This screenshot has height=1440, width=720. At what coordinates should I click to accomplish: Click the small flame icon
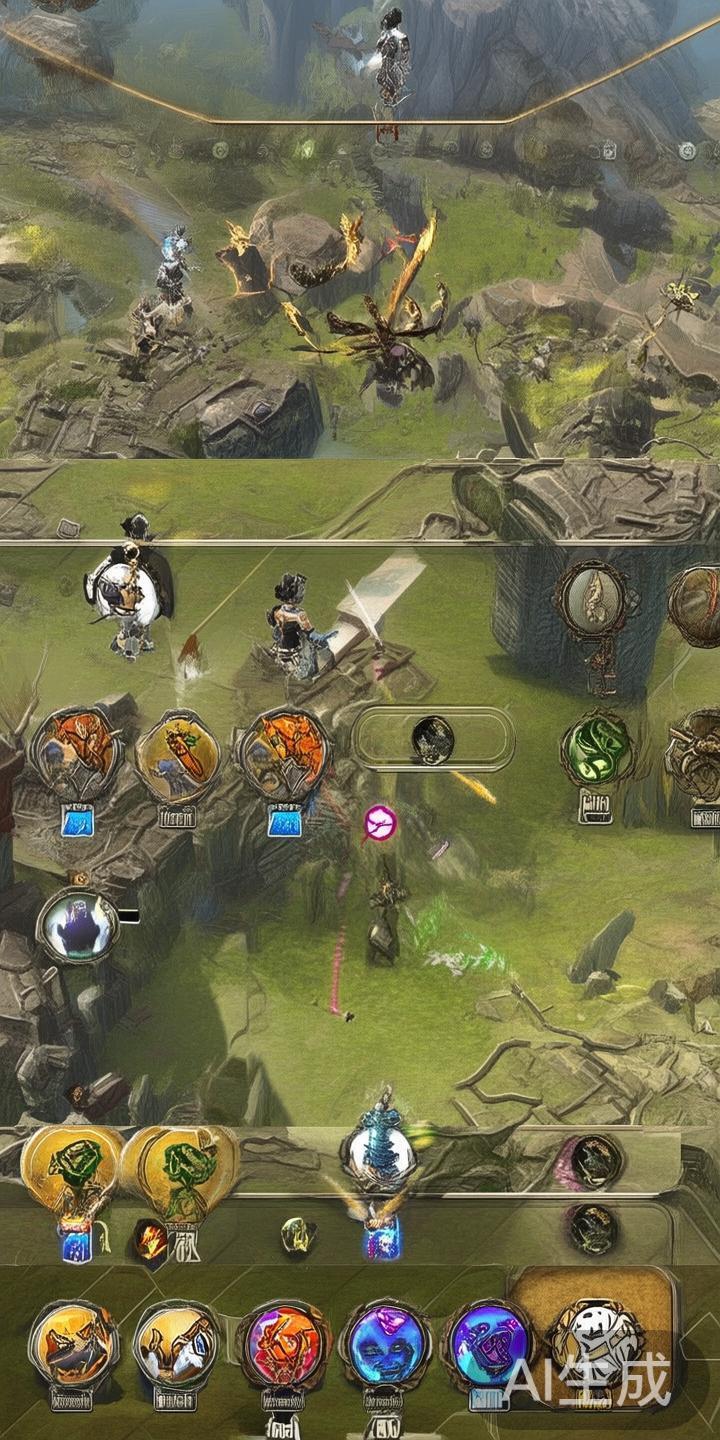click(151, 1241)
